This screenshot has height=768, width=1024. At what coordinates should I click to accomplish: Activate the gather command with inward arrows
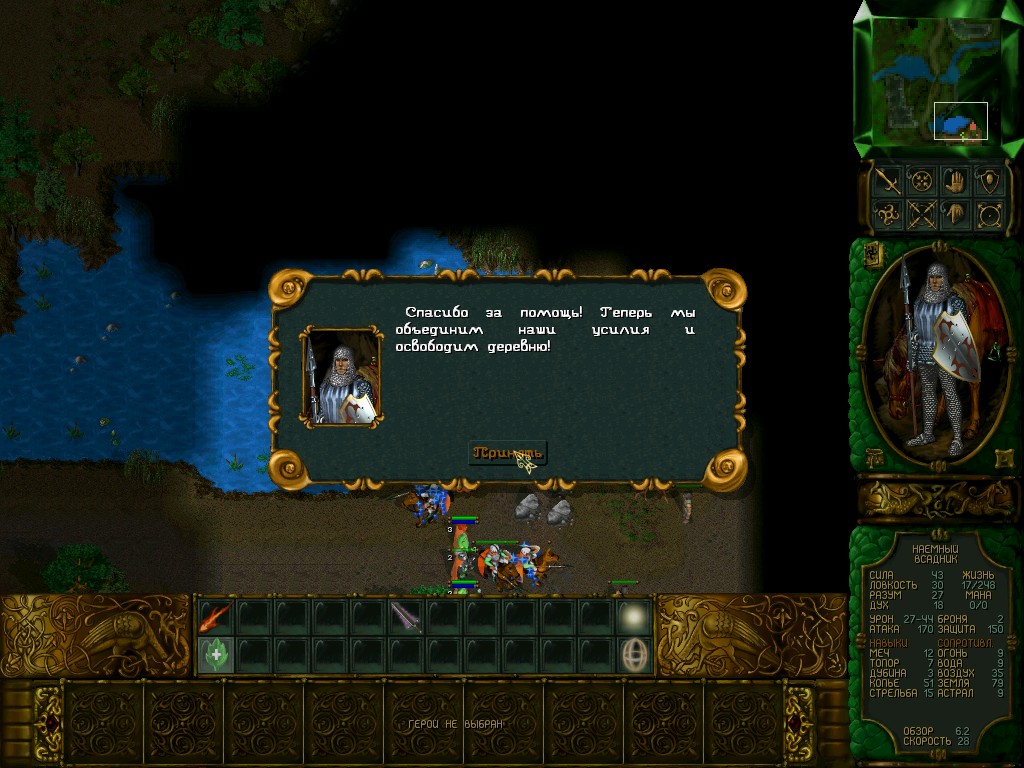tap(921, 181)
